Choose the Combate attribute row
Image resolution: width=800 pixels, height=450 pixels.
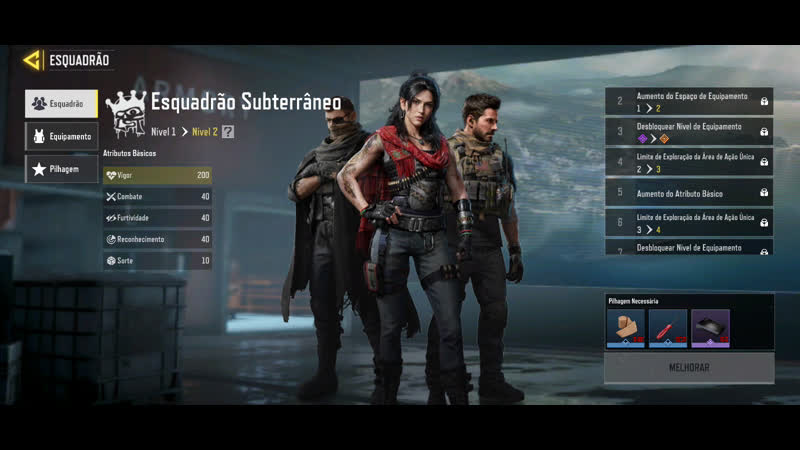pyautogui.click(x=157, y=197)
